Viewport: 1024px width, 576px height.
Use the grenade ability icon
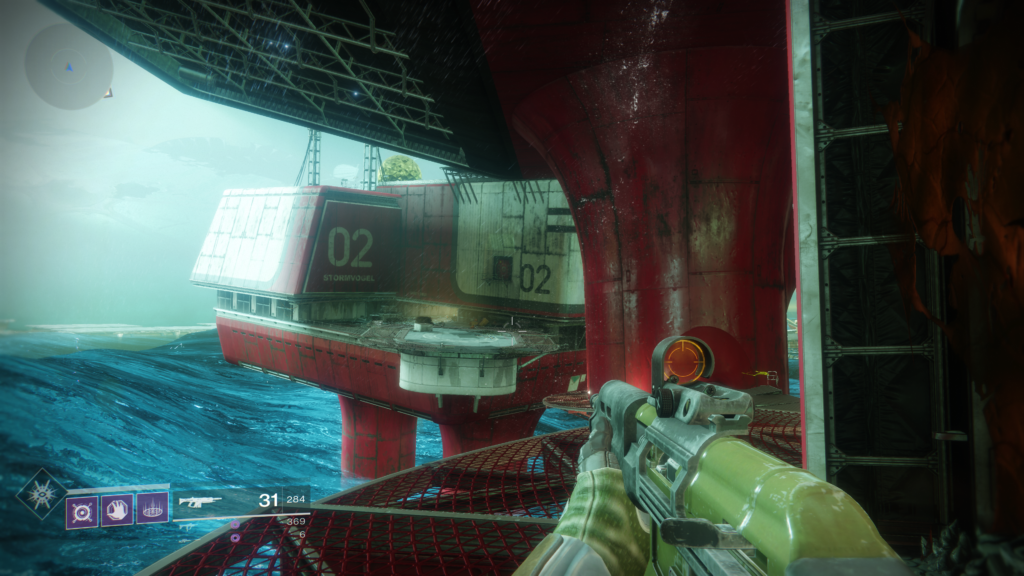pos(82,510)
